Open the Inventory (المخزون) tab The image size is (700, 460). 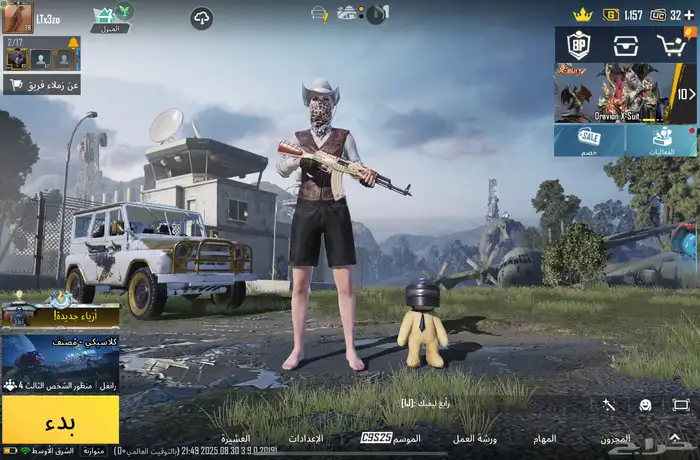615,438
